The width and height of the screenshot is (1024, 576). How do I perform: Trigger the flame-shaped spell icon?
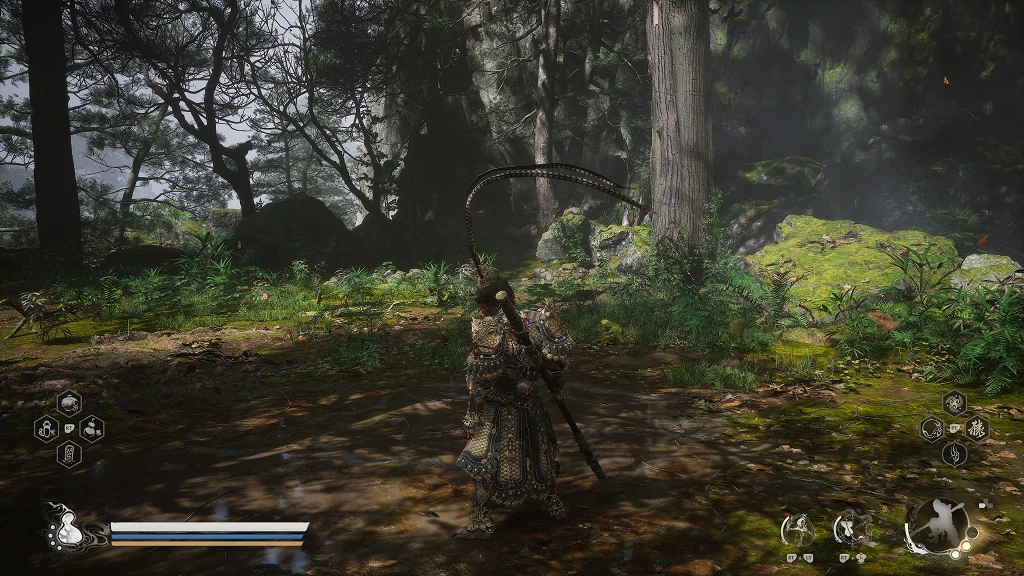[954, 455]
